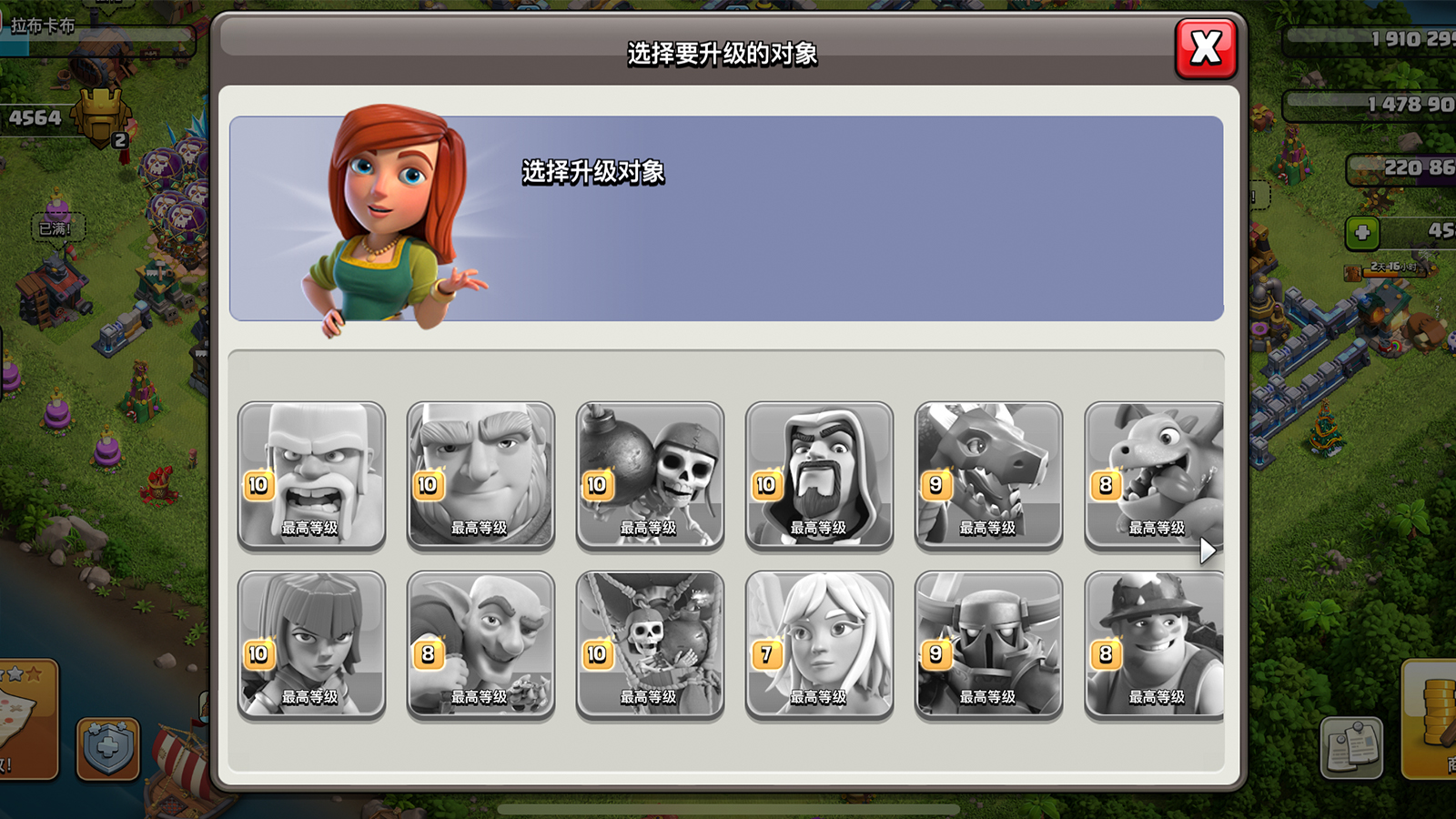Open the shield info button
This screenshot has width=1456, height=819.
(107, 748)
